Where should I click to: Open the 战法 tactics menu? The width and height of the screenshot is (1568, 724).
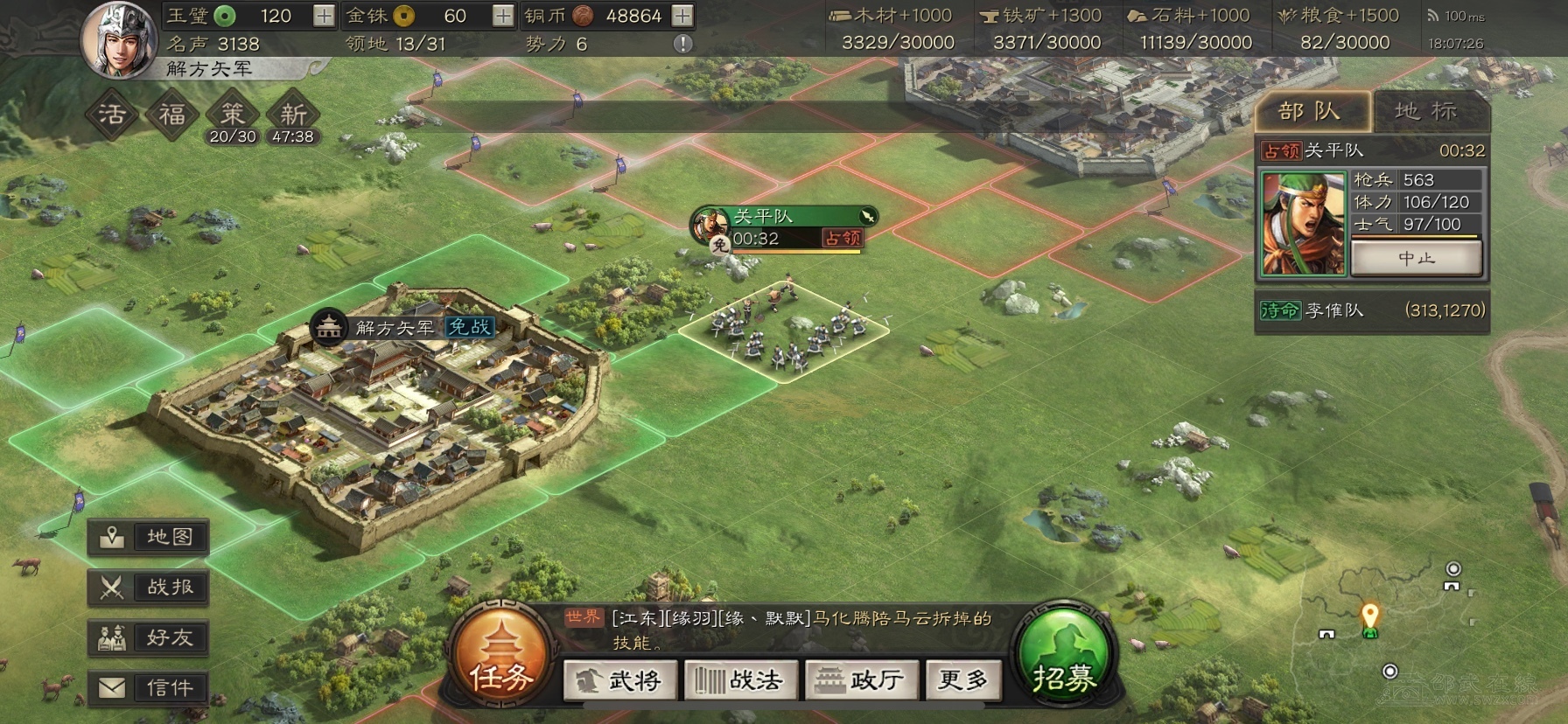[x=740, y=680]
